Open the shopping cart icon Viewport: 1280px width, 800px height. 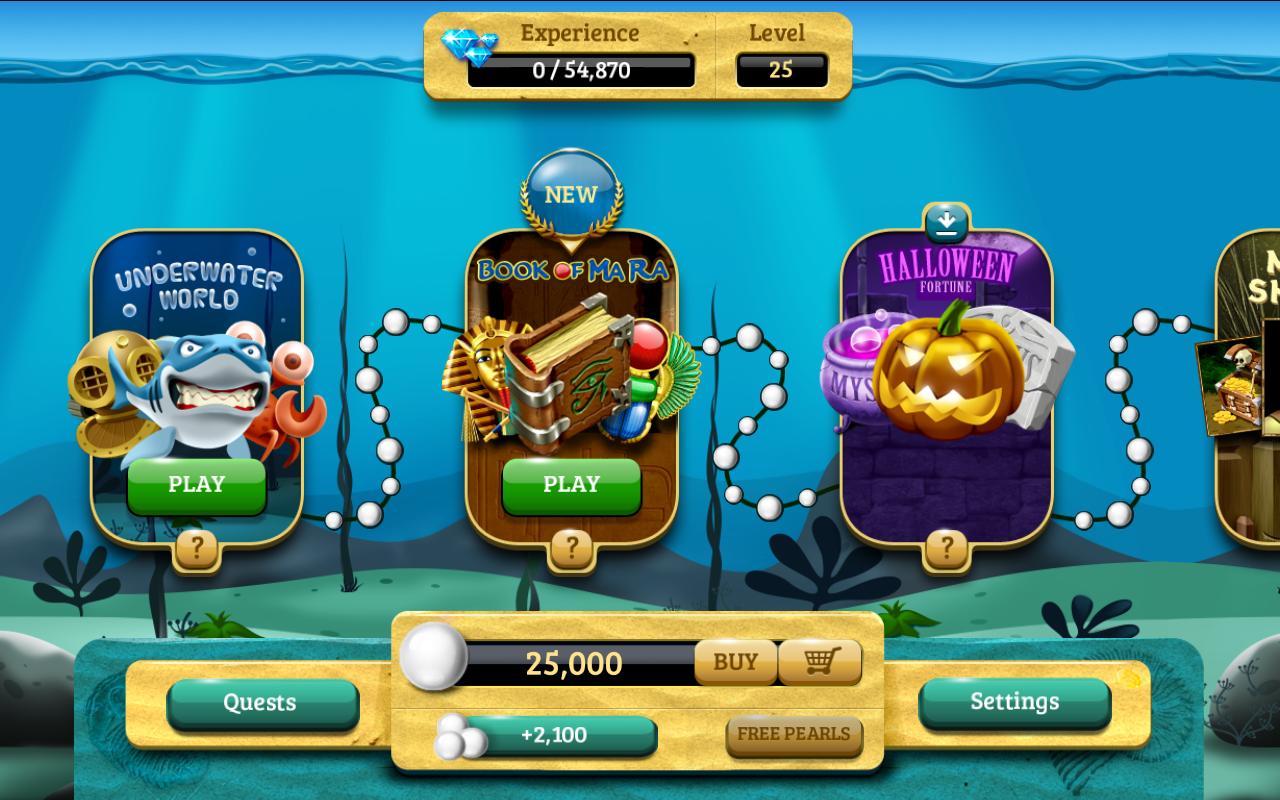coord(820,662)
